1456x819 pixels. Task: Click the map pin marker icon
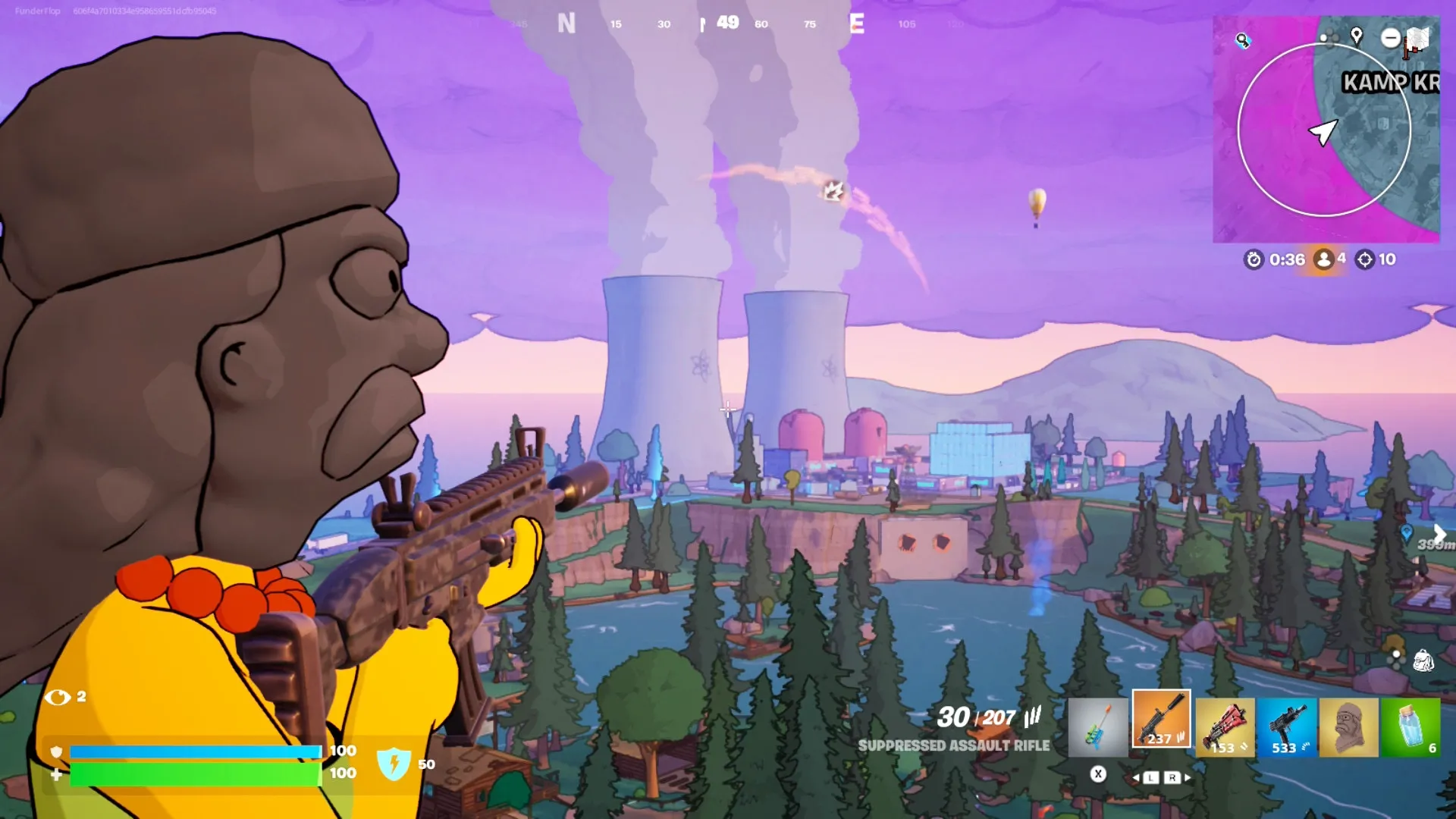(1357, 36)
